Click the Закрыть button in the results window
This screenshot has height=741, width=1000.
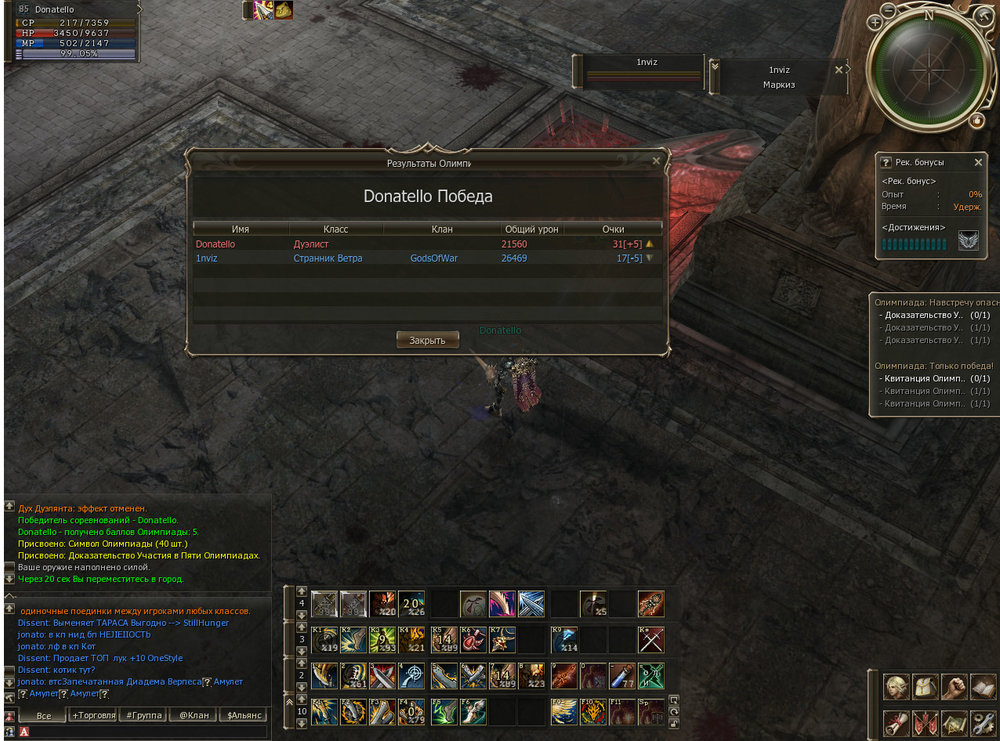(x=427, y=340)
